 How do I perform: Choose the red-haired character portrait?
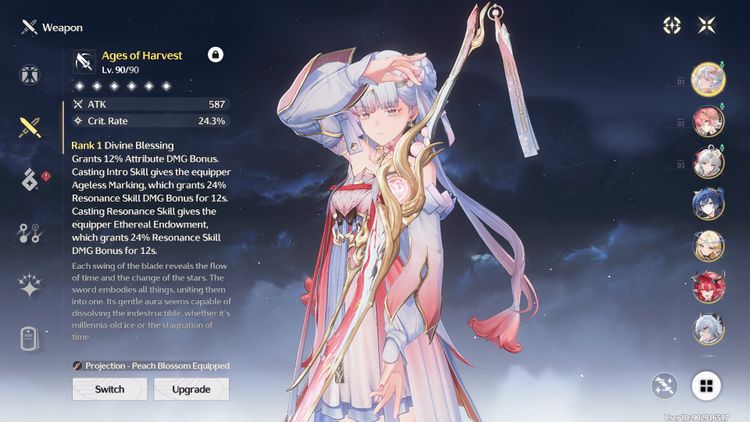pyautogui.click(x=708, y=288)
